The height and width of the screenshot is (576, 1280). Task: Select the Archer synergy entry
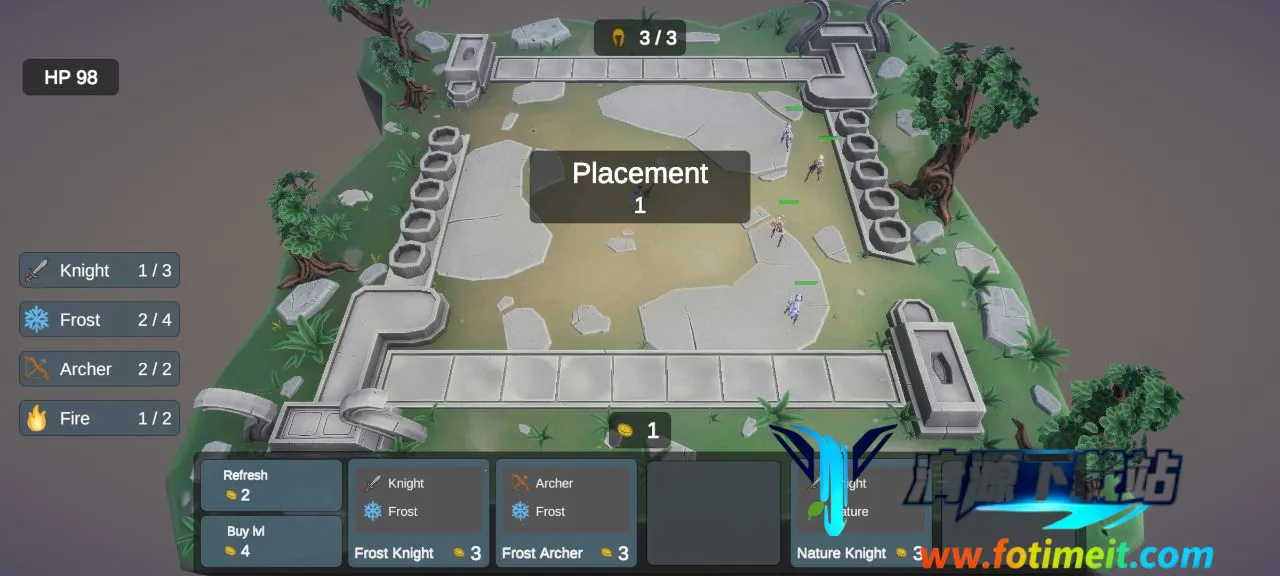pos(99,369)
